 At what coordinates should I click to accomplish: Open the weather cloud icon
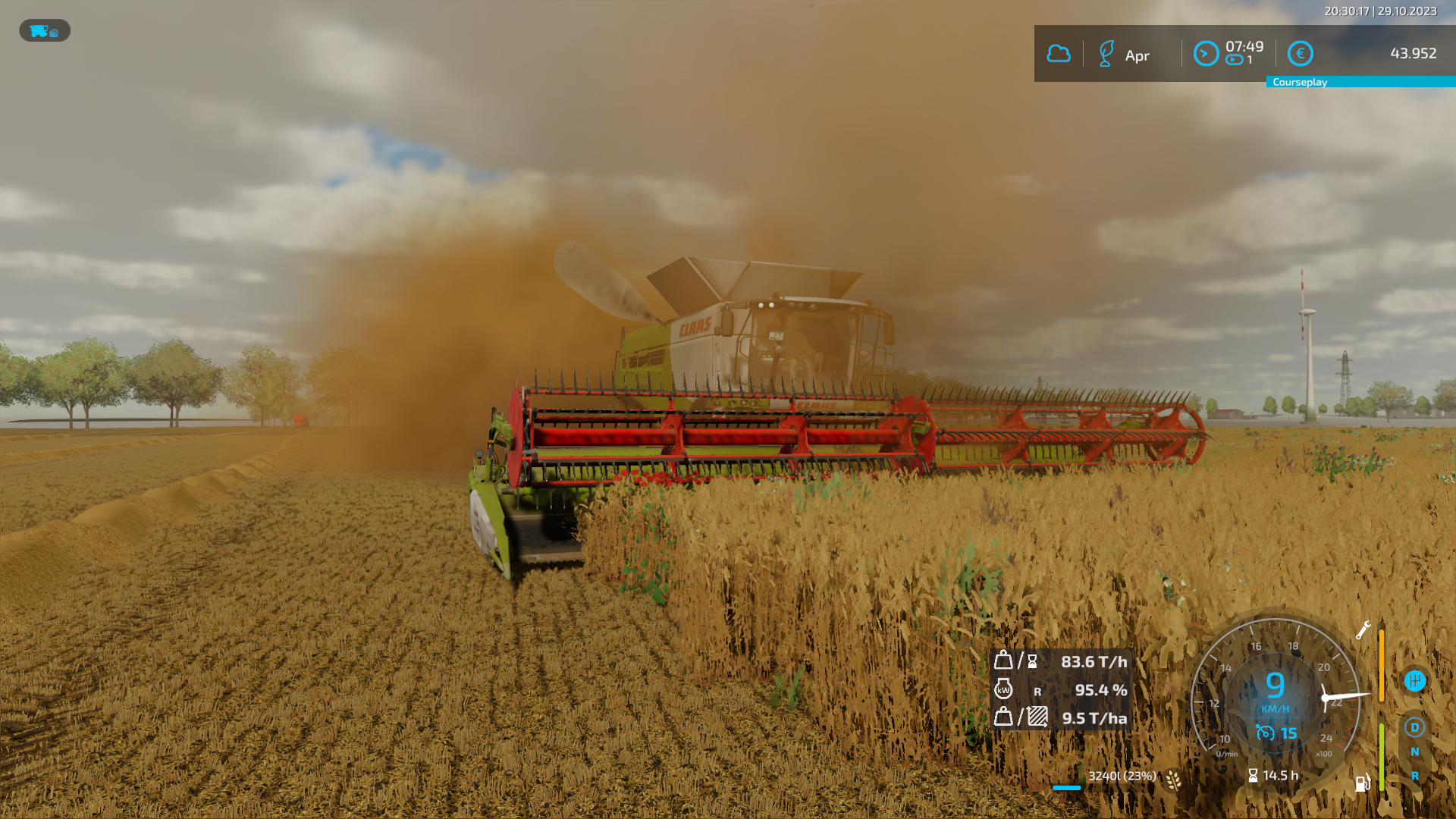pos(1059,54)
